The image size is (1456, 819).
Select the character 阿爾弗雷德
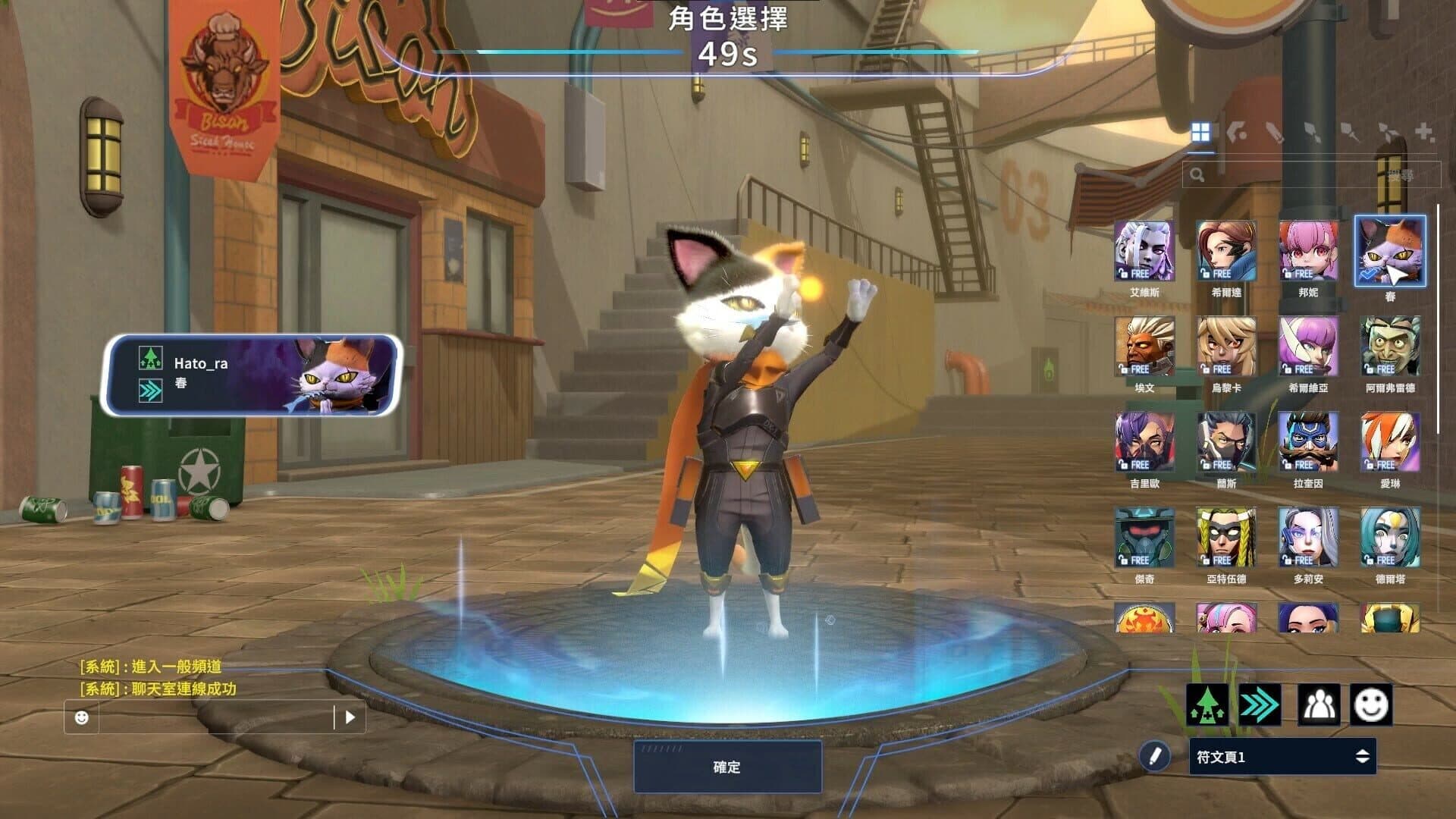coord(1390,347)
